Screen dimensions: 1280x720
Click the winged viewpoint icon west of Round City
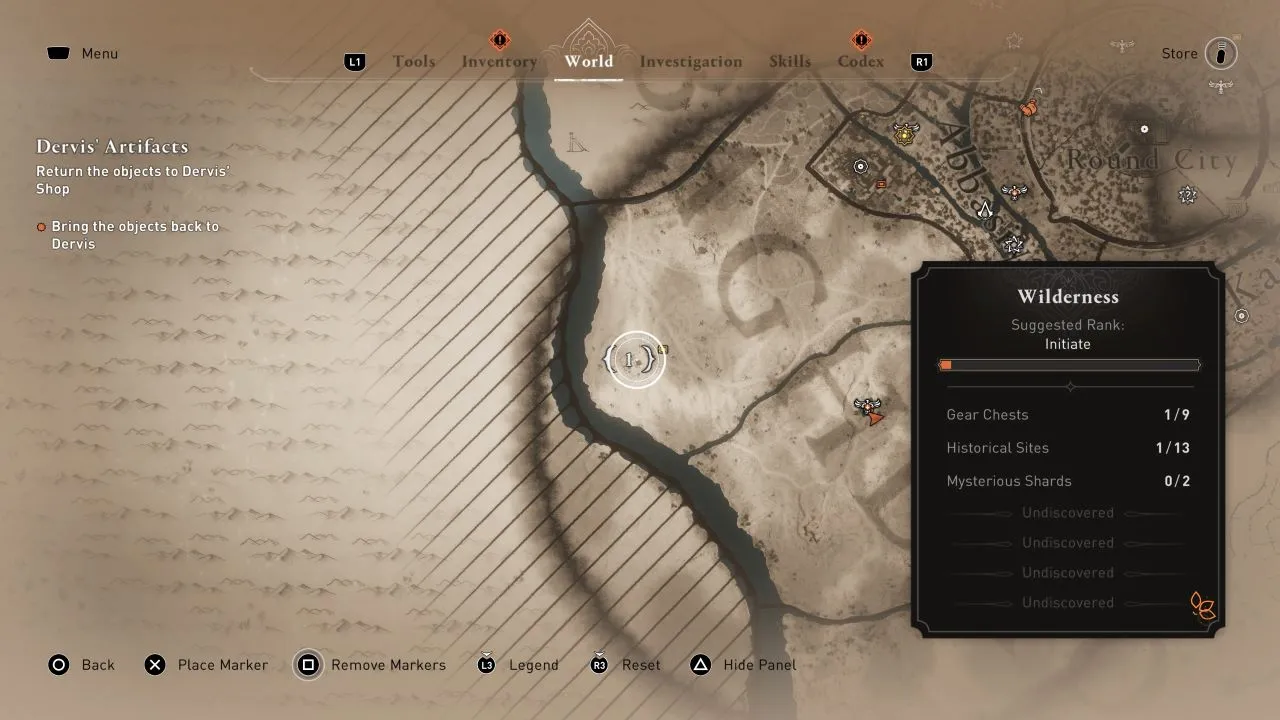click(x=1013, y=190)
